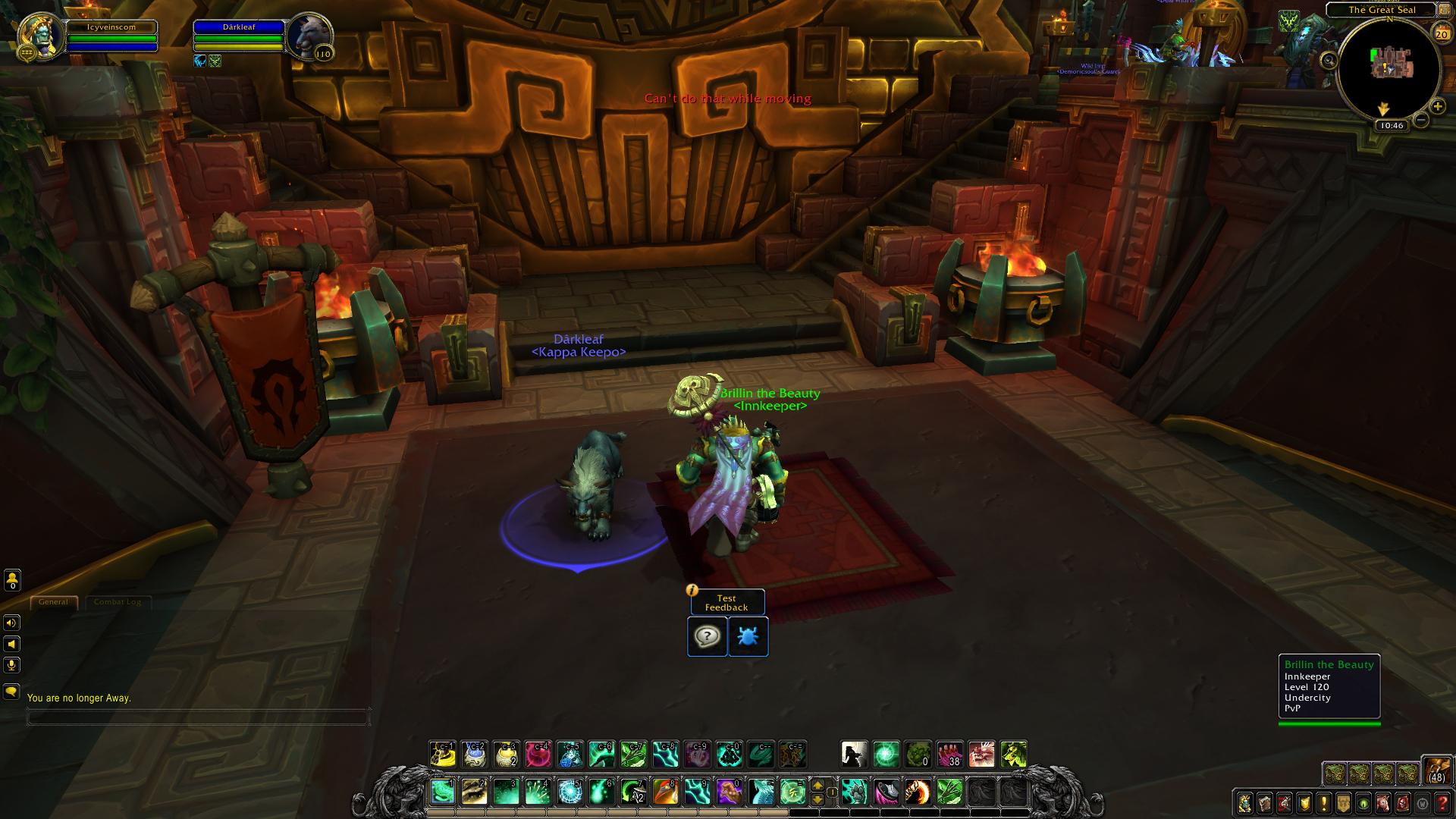1456x819 pixels.
Task: Open minimap tracking magnifying glass button
Action: pos(1329,61)
